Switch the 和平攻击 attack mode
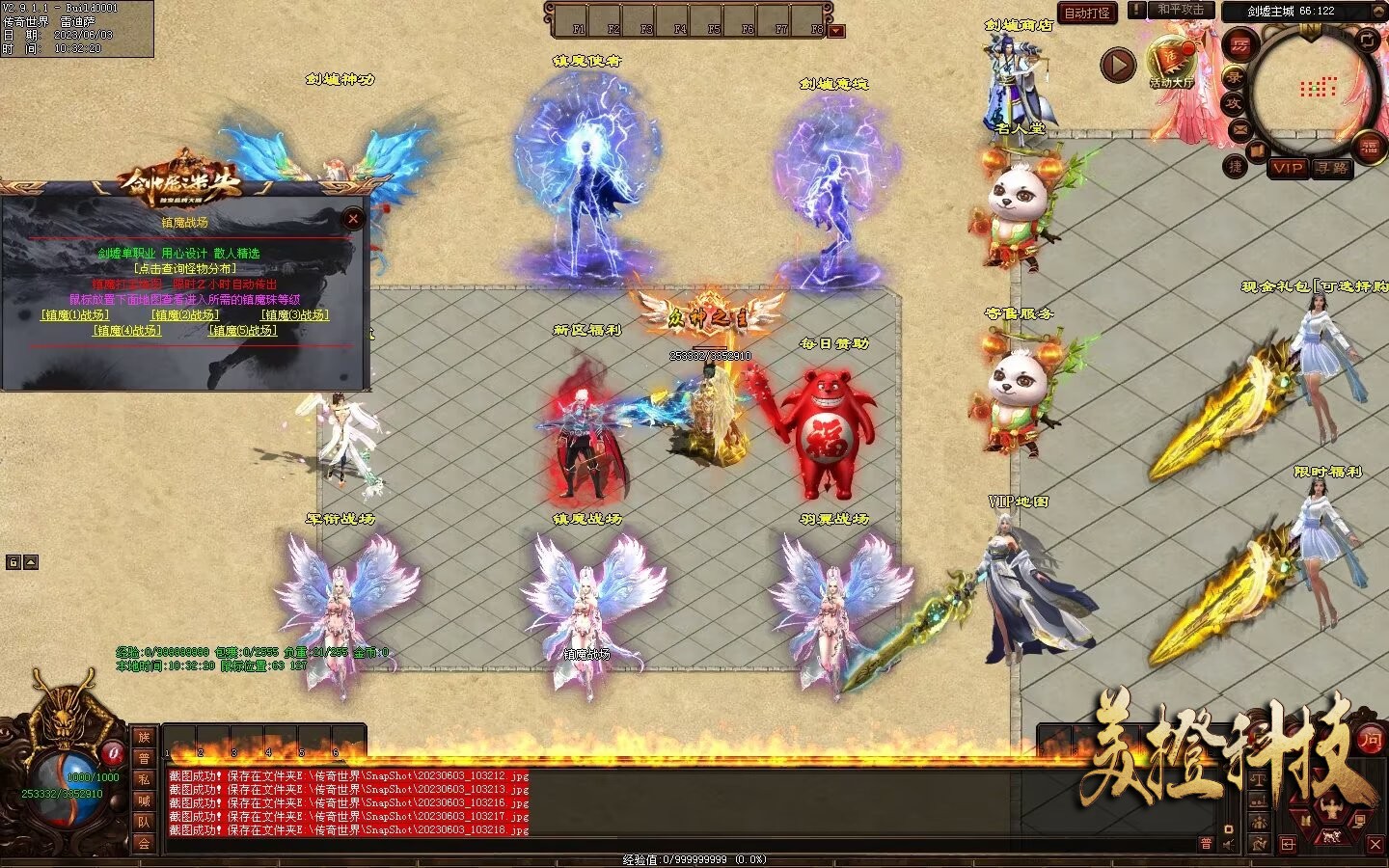This screenshot has width=1389, height=868. click(x=1181, y=10)
